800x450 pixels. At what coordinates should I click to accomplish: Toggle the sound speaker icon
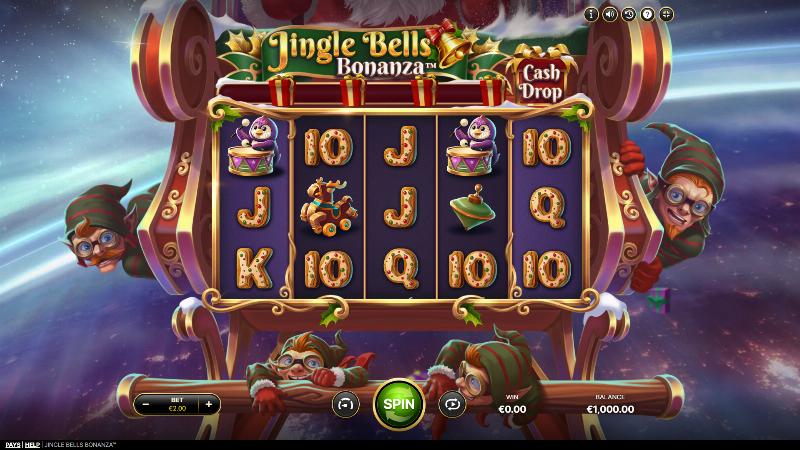point(609,14)
